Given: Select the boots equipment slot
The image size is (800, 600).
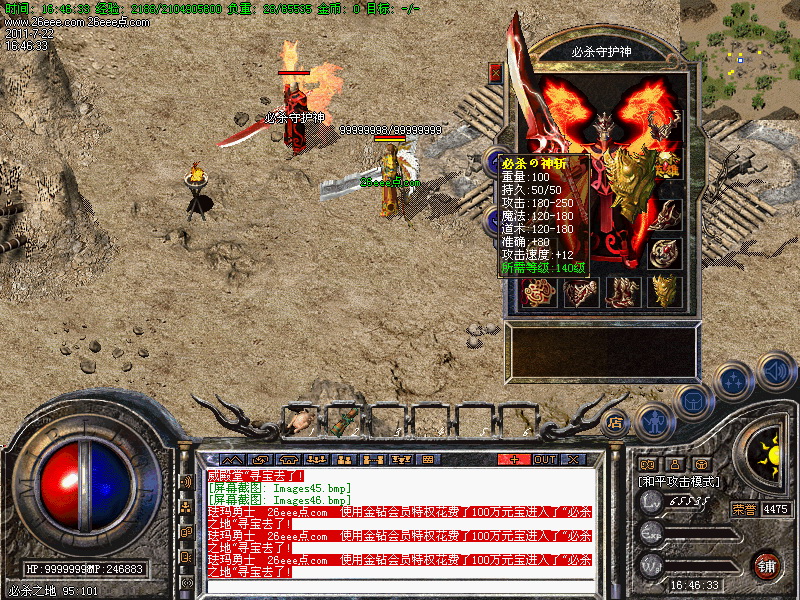Looking at the screenshot, I should pyautogui.click(x=624, y=291).
